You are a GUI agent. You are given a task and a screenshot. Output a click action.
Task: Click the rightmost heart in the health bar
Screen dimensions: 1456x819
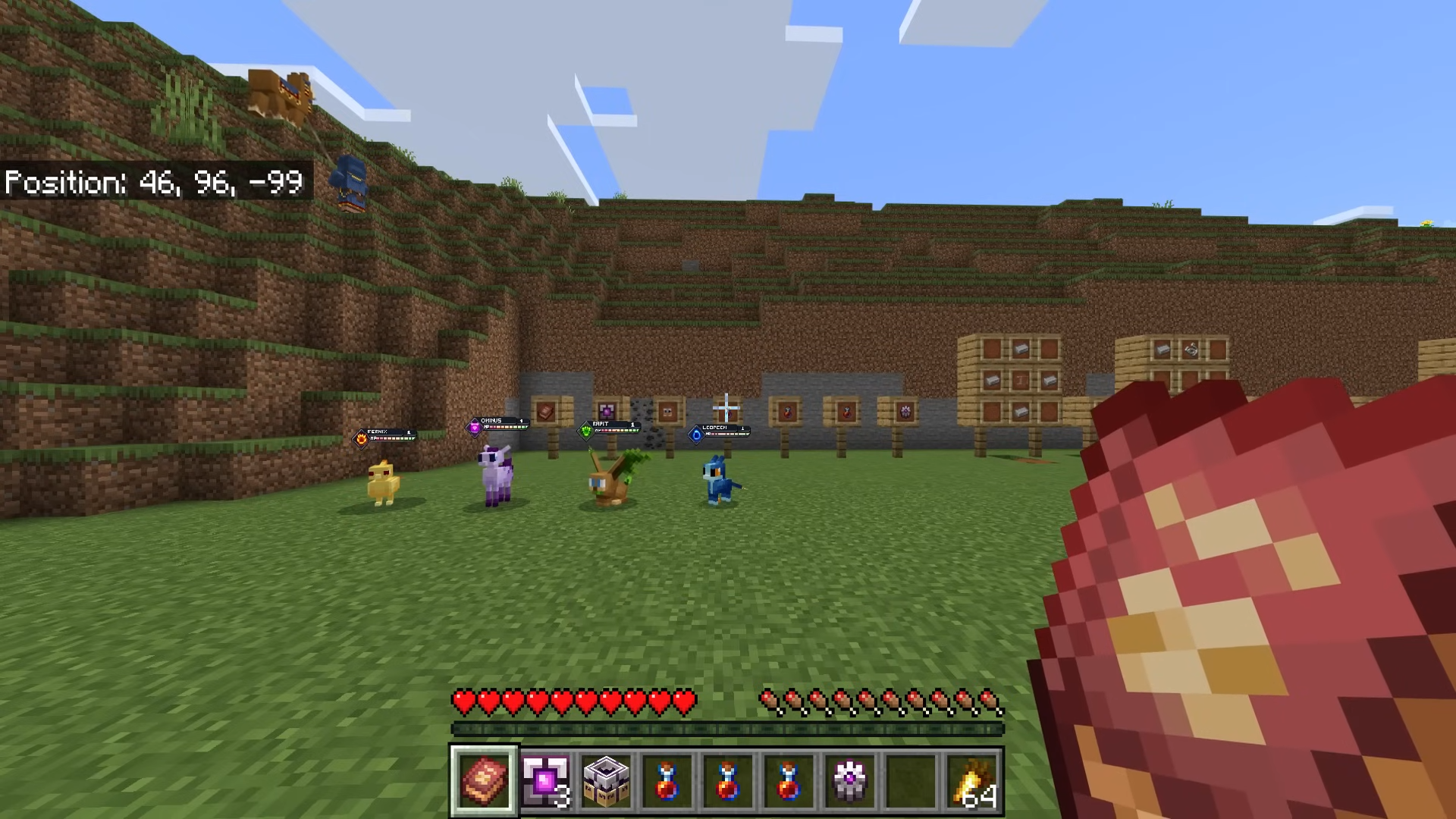coord(685,701)
